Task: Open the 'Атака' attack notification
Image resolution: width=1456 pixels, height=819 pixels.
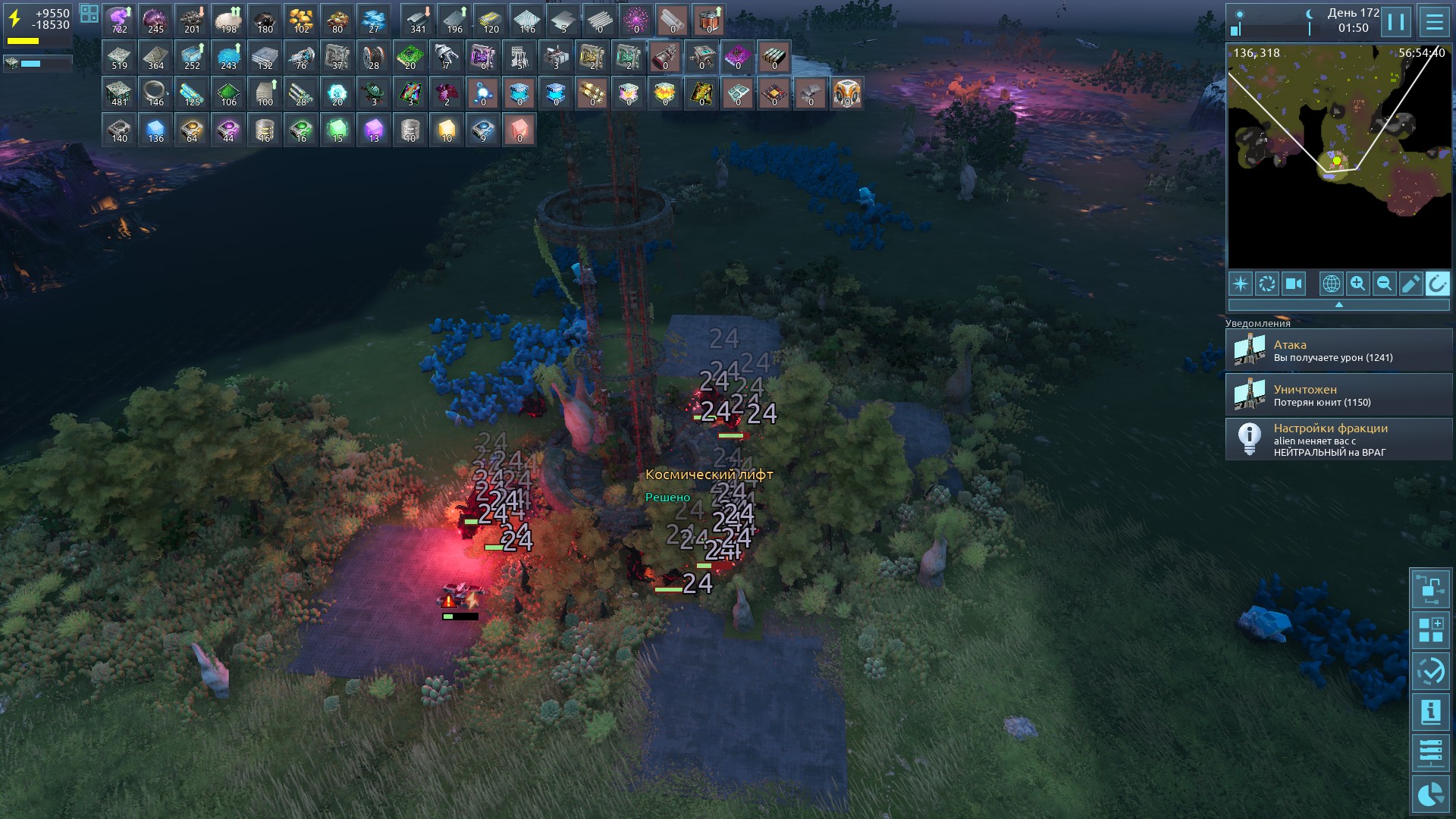Action: coord(1338,350)
